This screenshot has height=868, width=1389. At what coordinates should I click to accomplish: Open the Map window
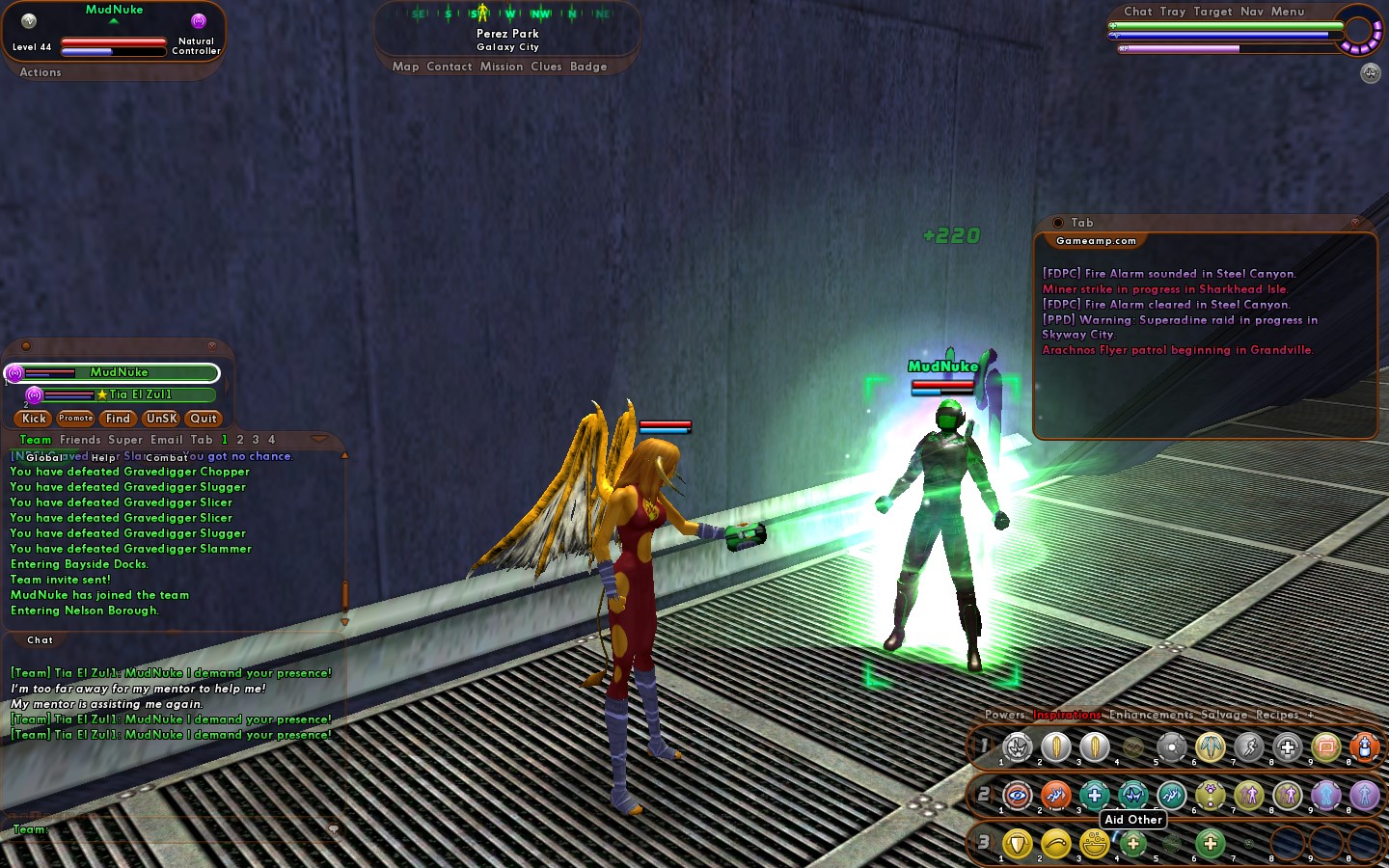click(405, 67)
